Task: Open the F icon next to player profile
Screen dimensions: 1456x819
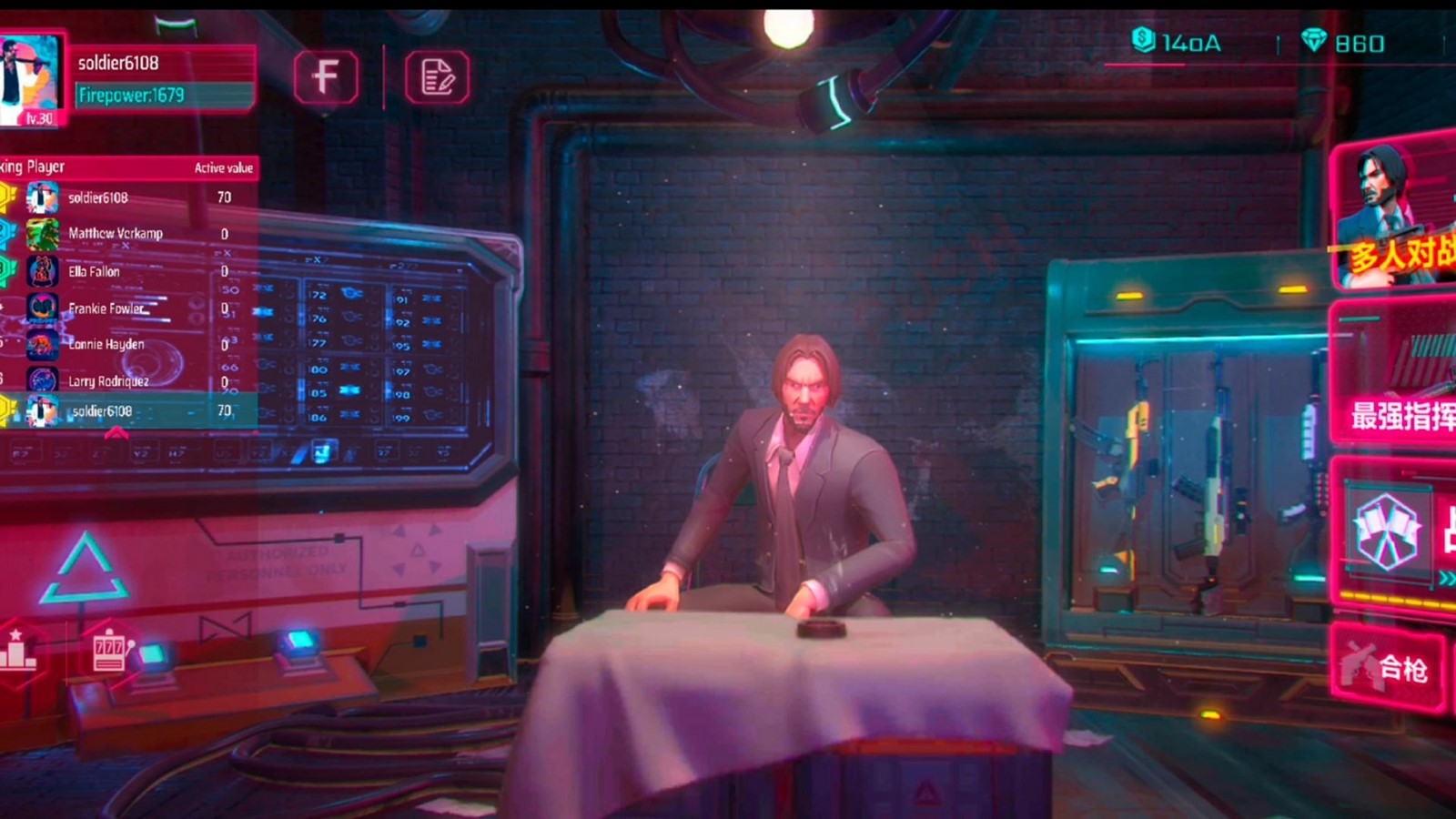Action: 327,79
